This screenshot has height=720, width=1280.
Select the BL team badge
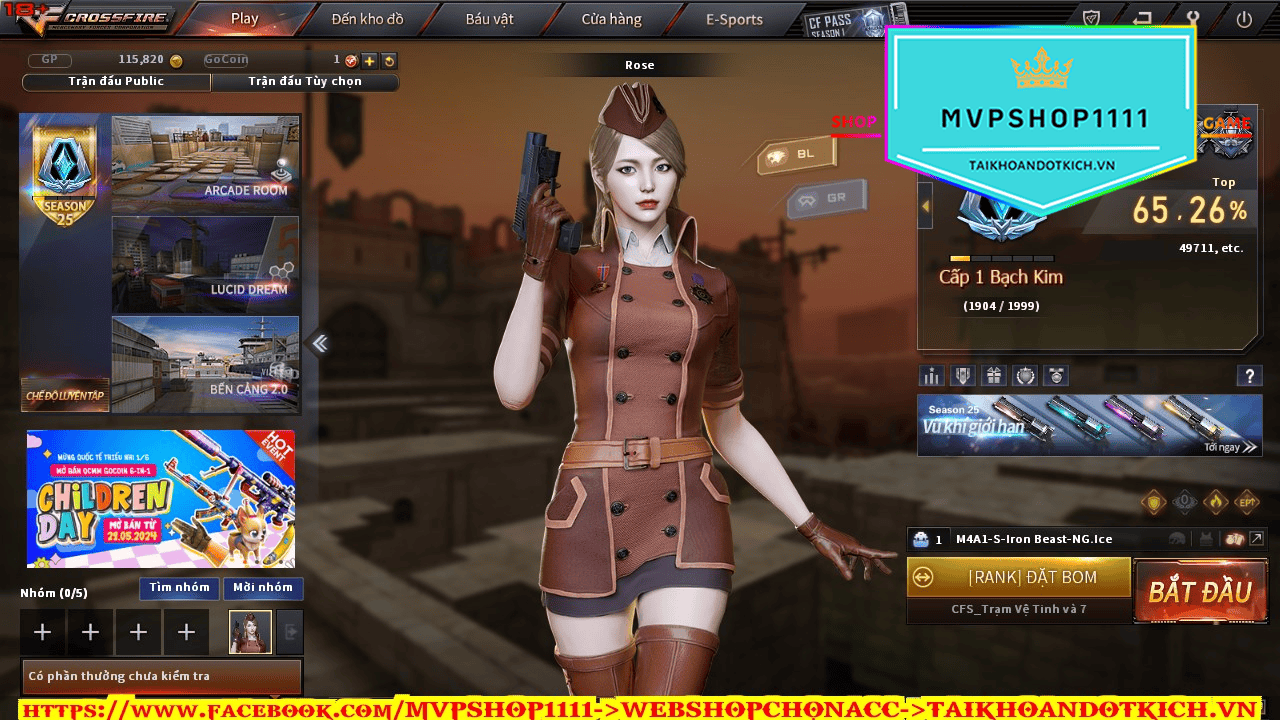[796, 155]
